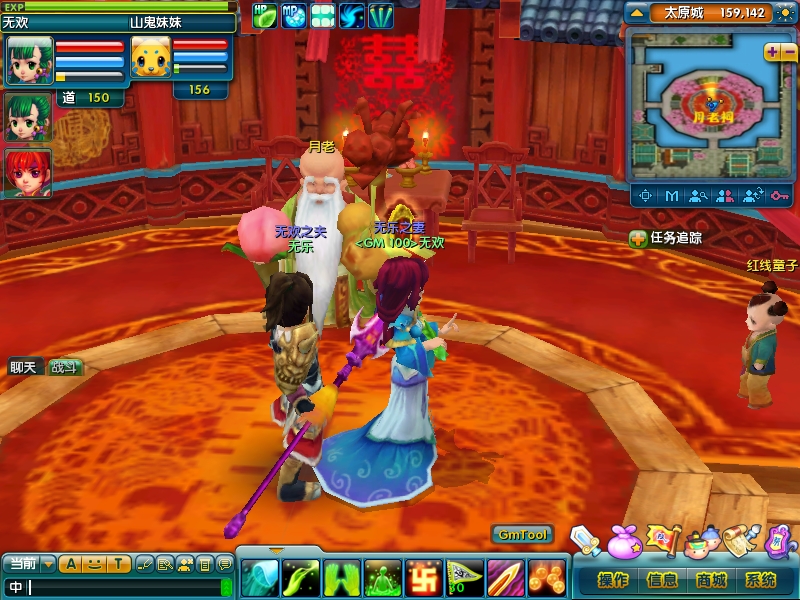Image resolution: width=800 pixels, height=600 pixels.
Task: Click the HP leaf buff icon
Action: click(x=265, y=15)
